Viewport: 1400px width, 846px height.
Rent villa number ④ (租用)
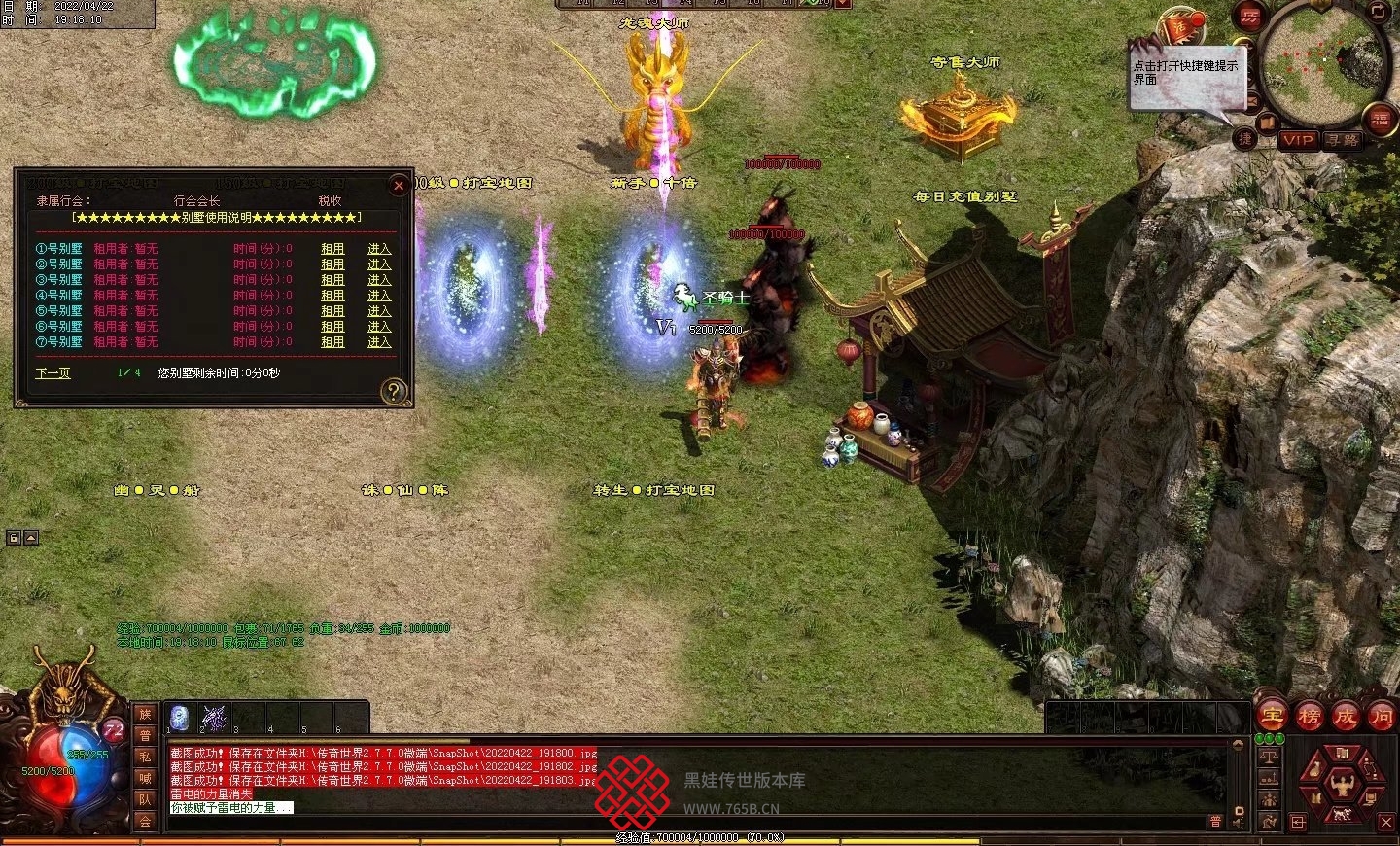point(332,296)
